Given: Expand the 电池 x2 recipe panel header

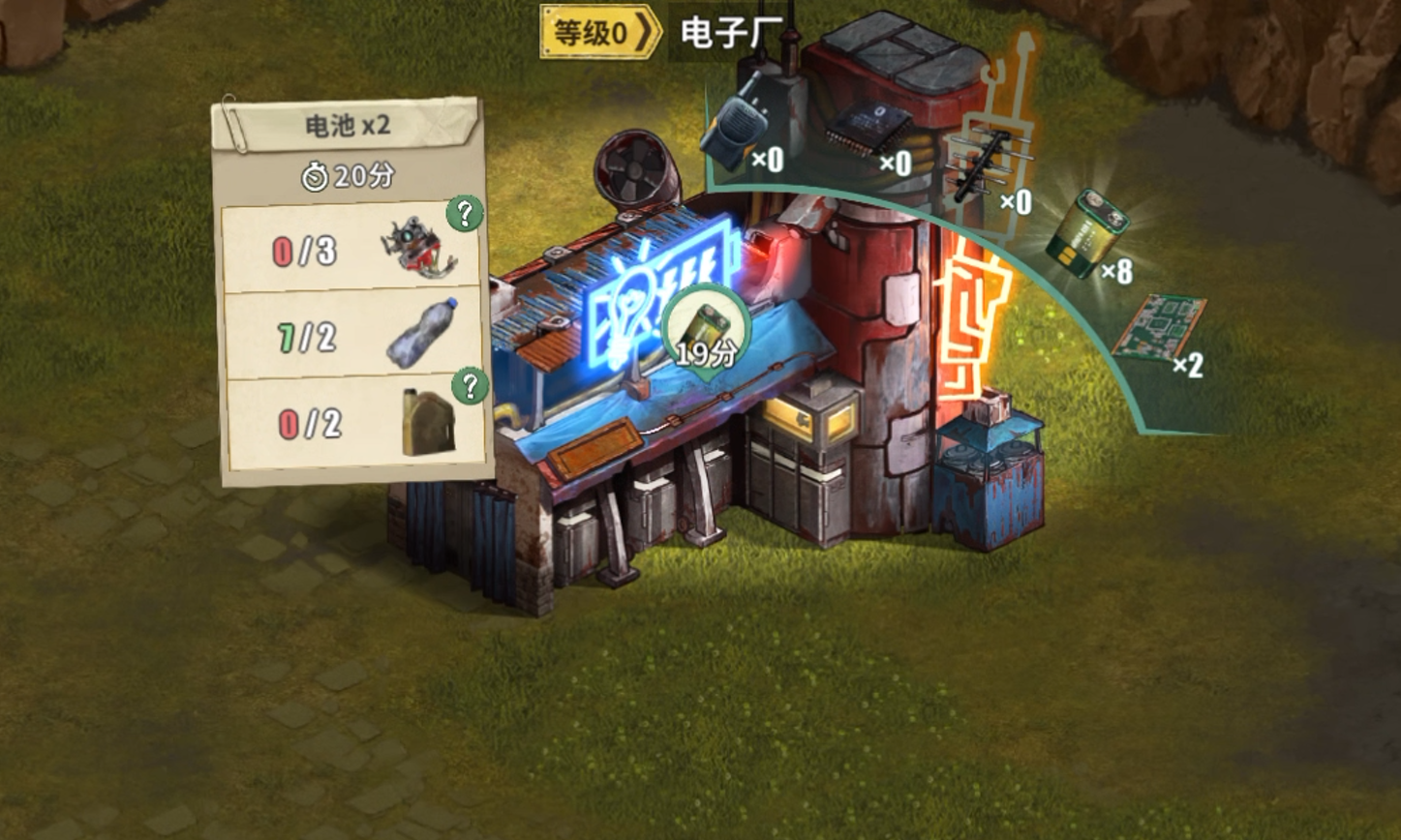Looking at the screenshot, I should point(347,126).
